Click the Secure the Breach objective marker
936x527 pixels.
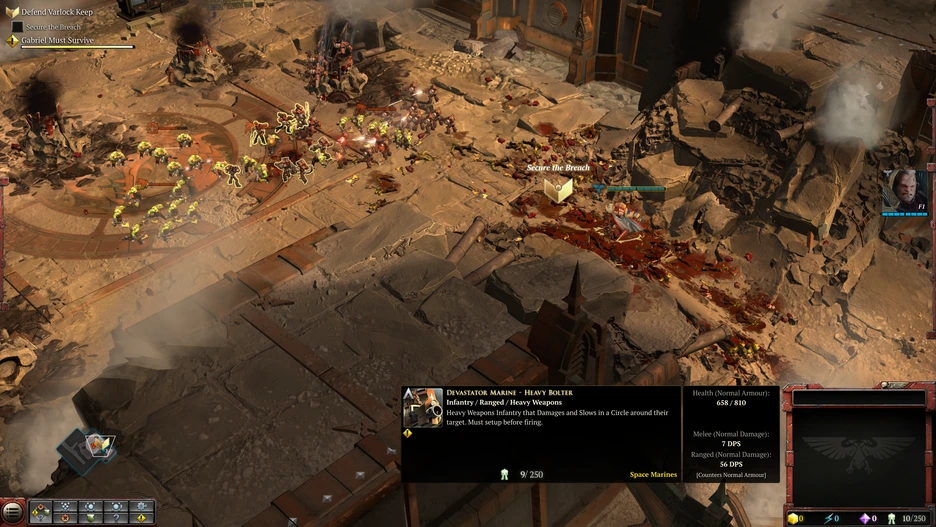tap(558, 189)
